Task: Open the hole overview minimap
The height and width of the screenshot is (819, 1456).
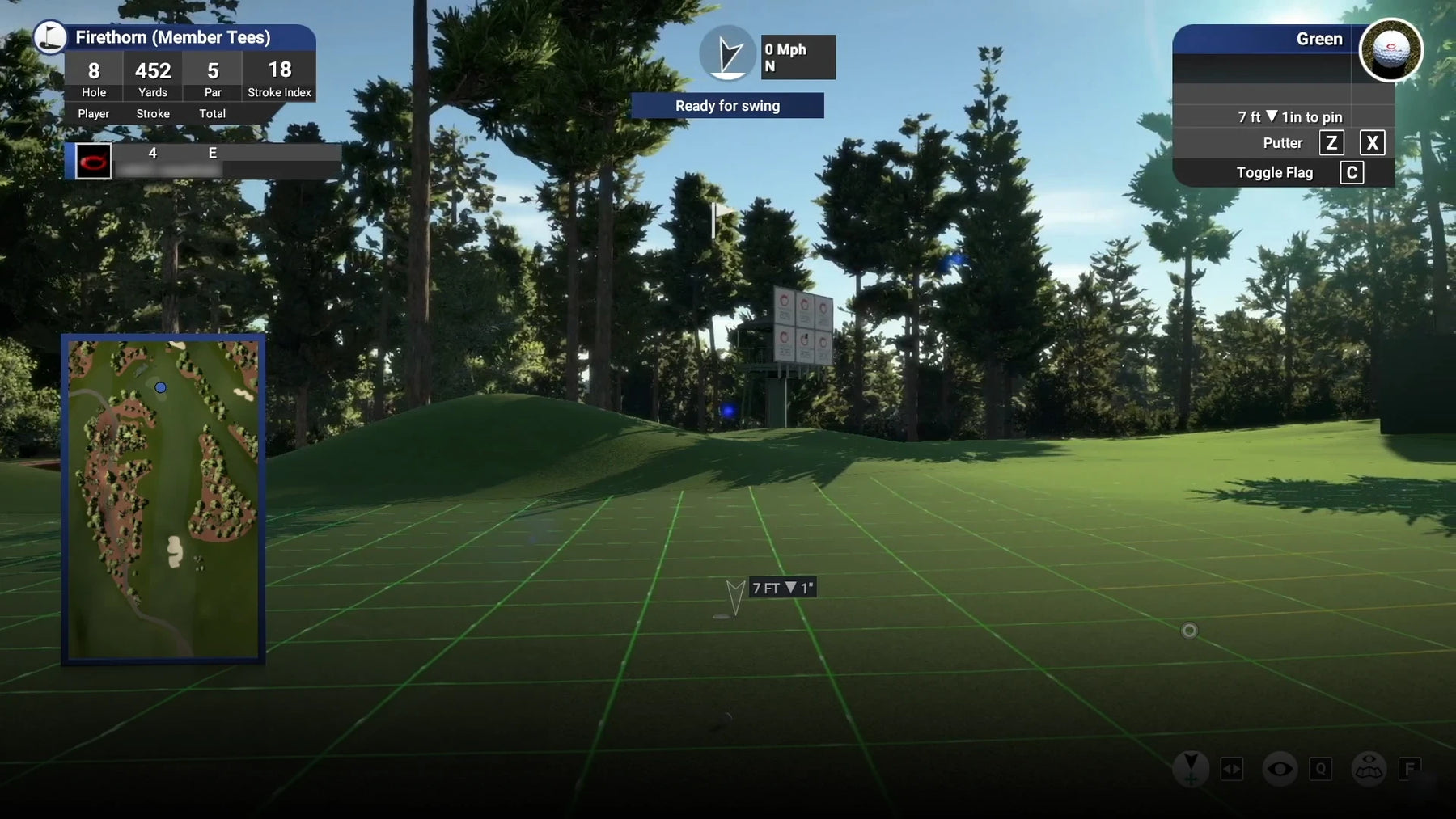Action: 163,499
